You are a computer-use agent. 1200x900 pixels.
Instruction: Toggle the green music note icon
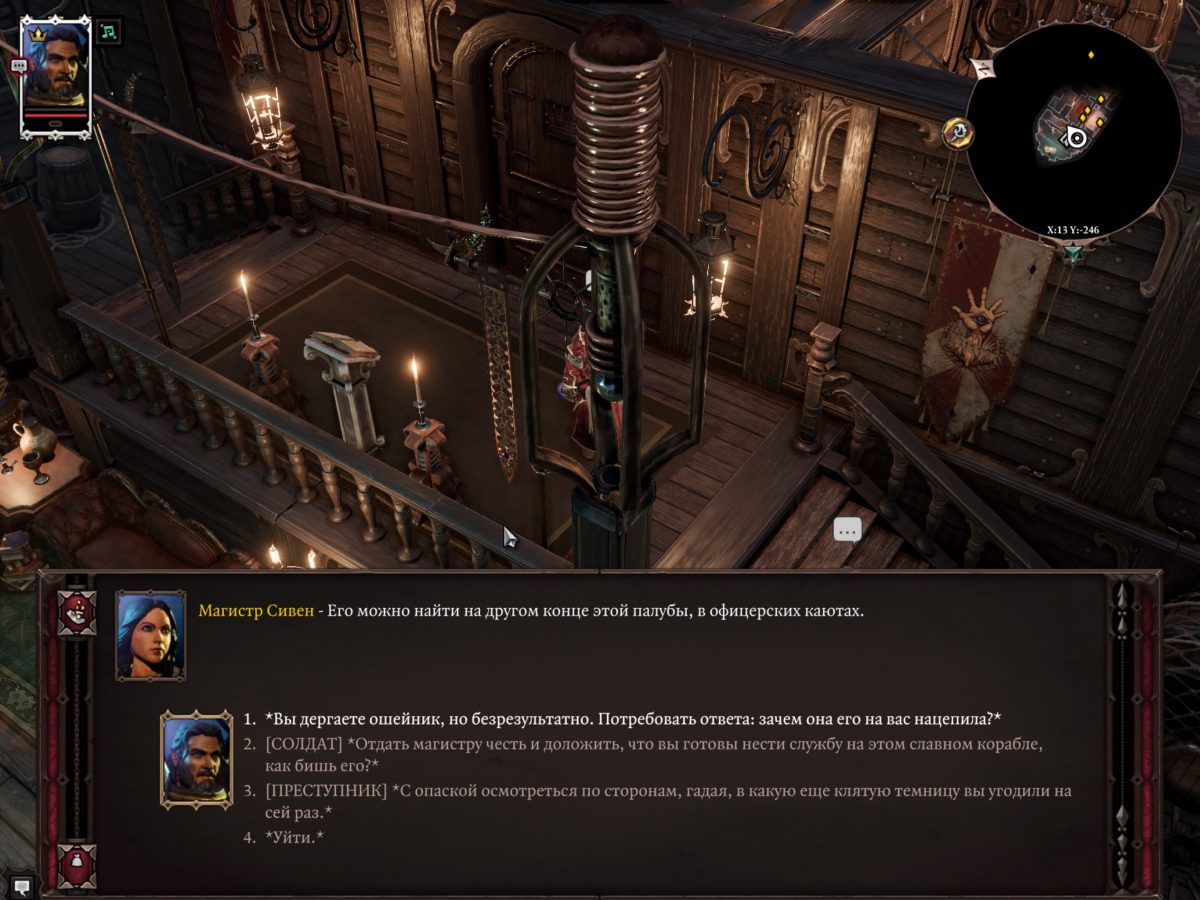point(109,31)
